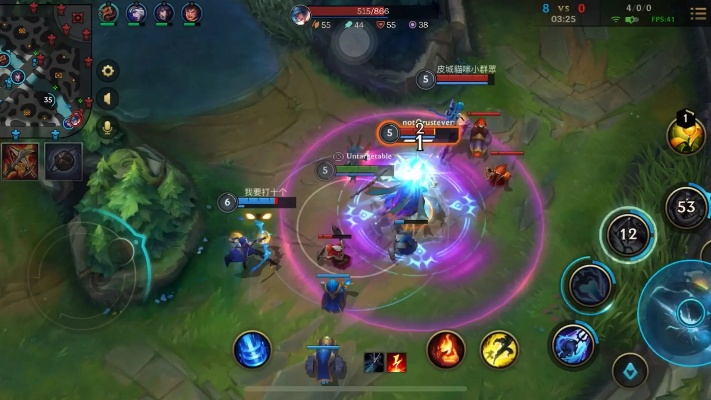Screen dimensions: 711x400
Task: Use the honeyfruit item with 1 charge
Action: click(686, 135)
